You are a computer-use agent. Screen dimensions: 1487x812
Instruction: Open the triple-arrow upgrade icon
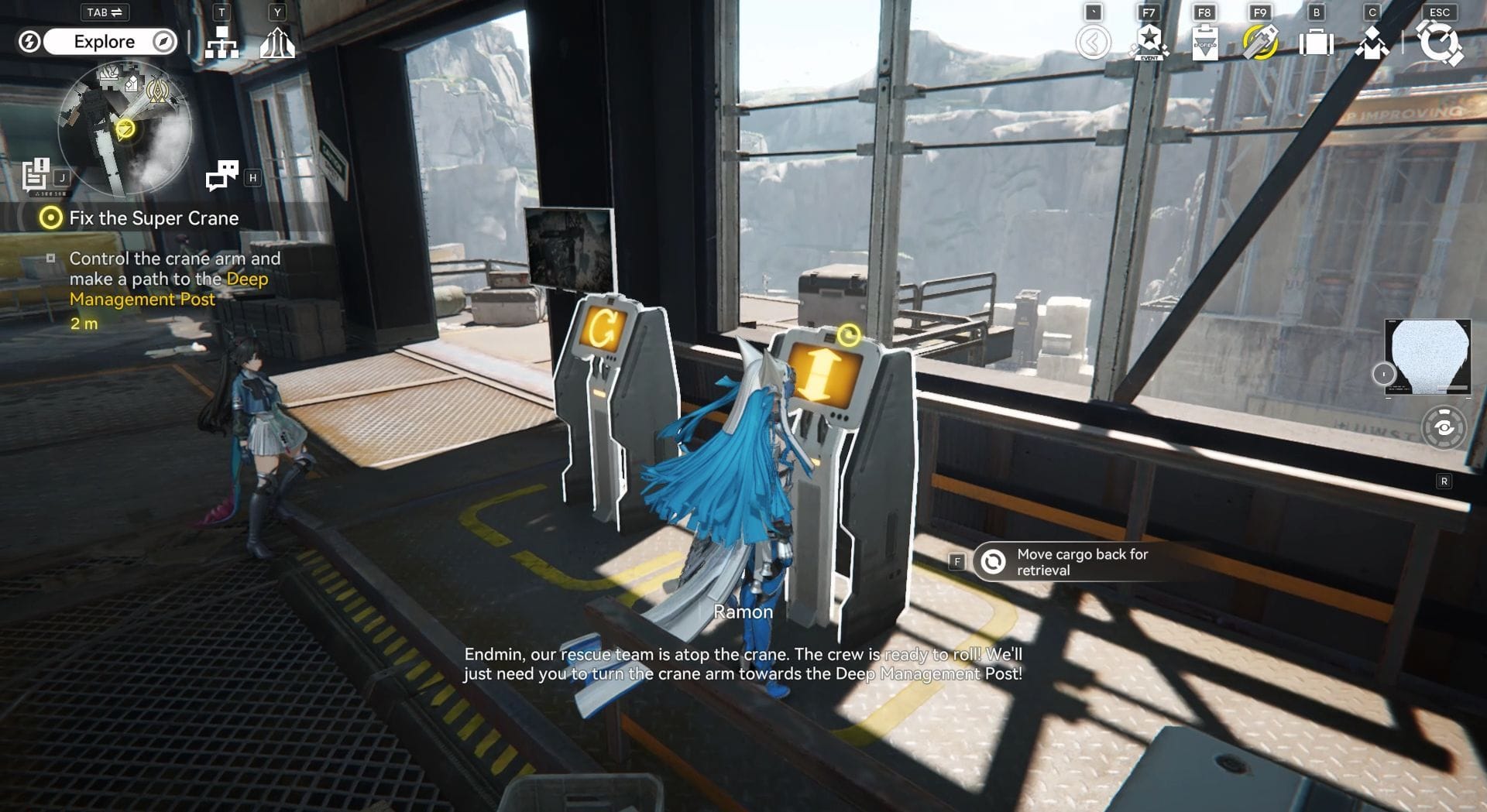[277, 43]
